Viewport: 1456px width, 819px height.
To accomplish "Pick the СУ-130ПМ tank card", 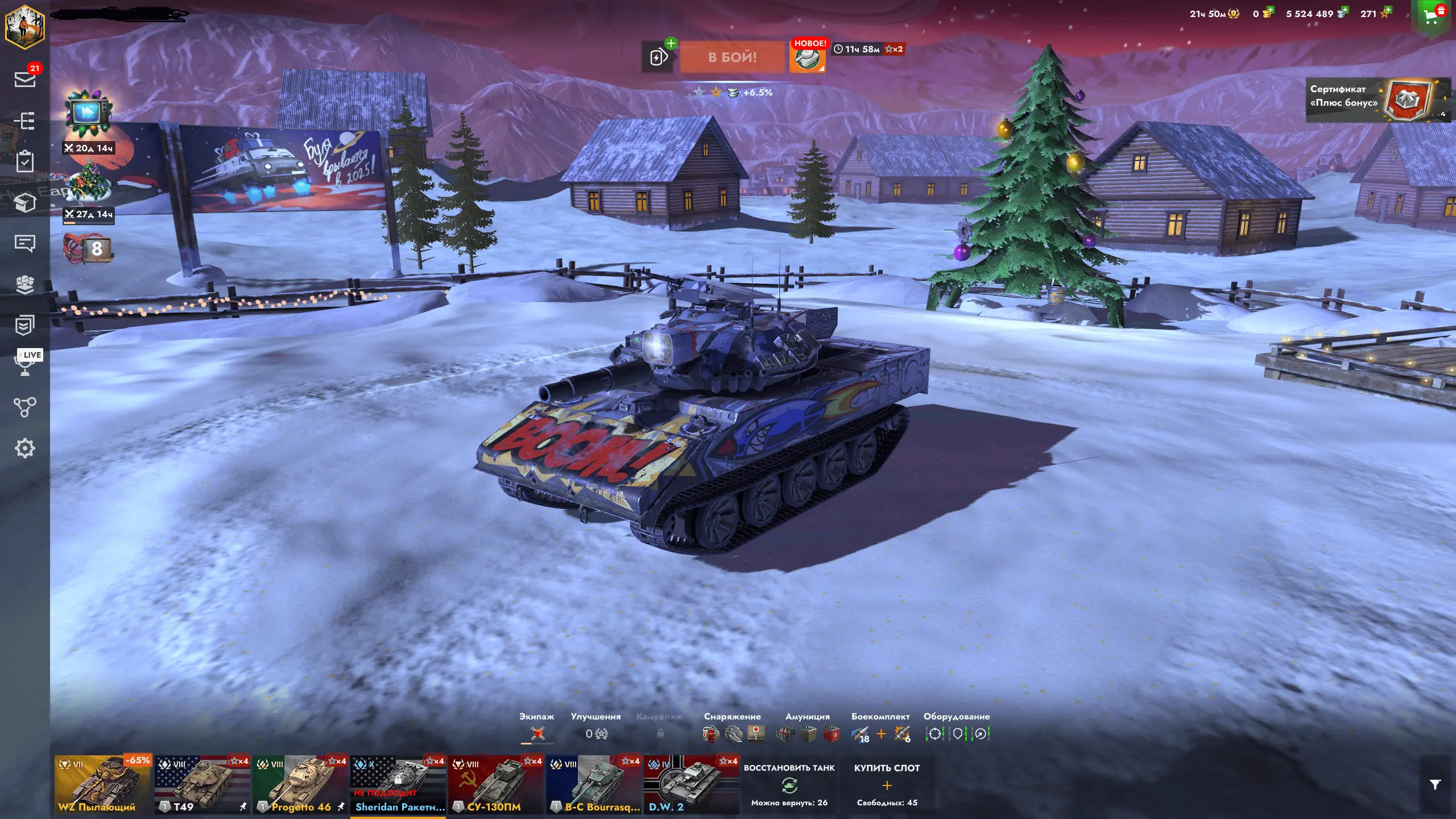I will (496, 785).
